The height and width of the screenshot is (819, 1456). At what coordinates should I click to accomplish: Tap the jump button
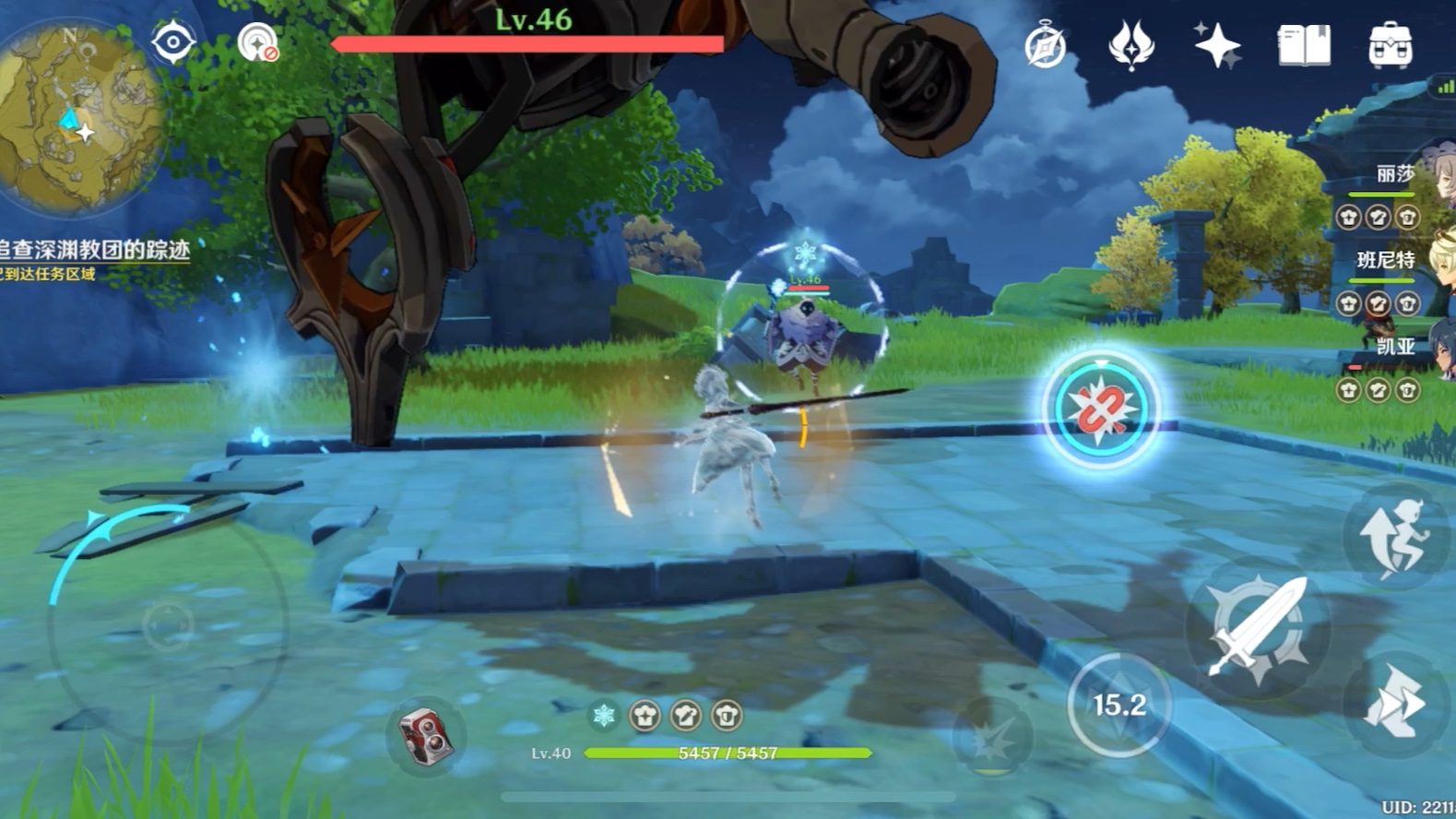[1396, 537]
